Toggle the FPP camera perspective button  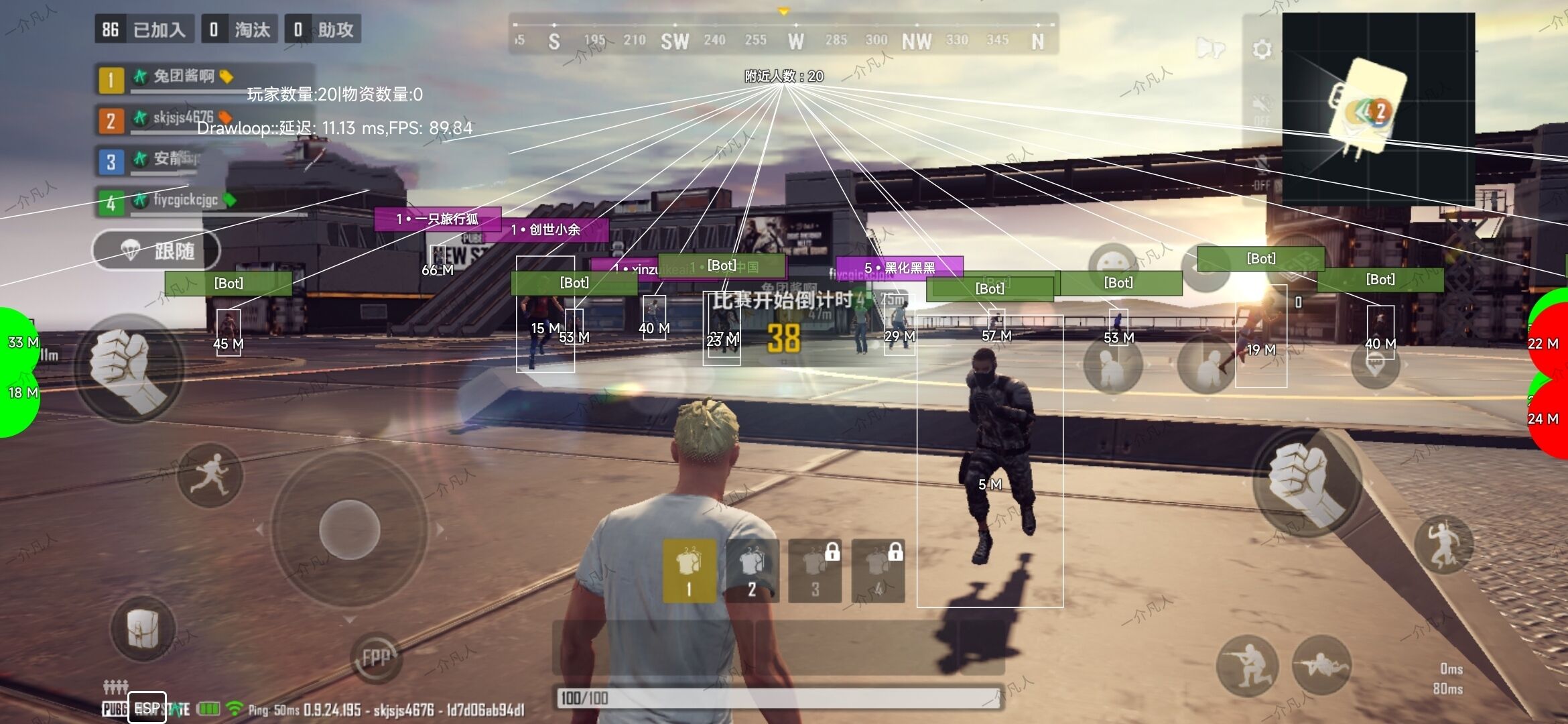click(376, 658)
